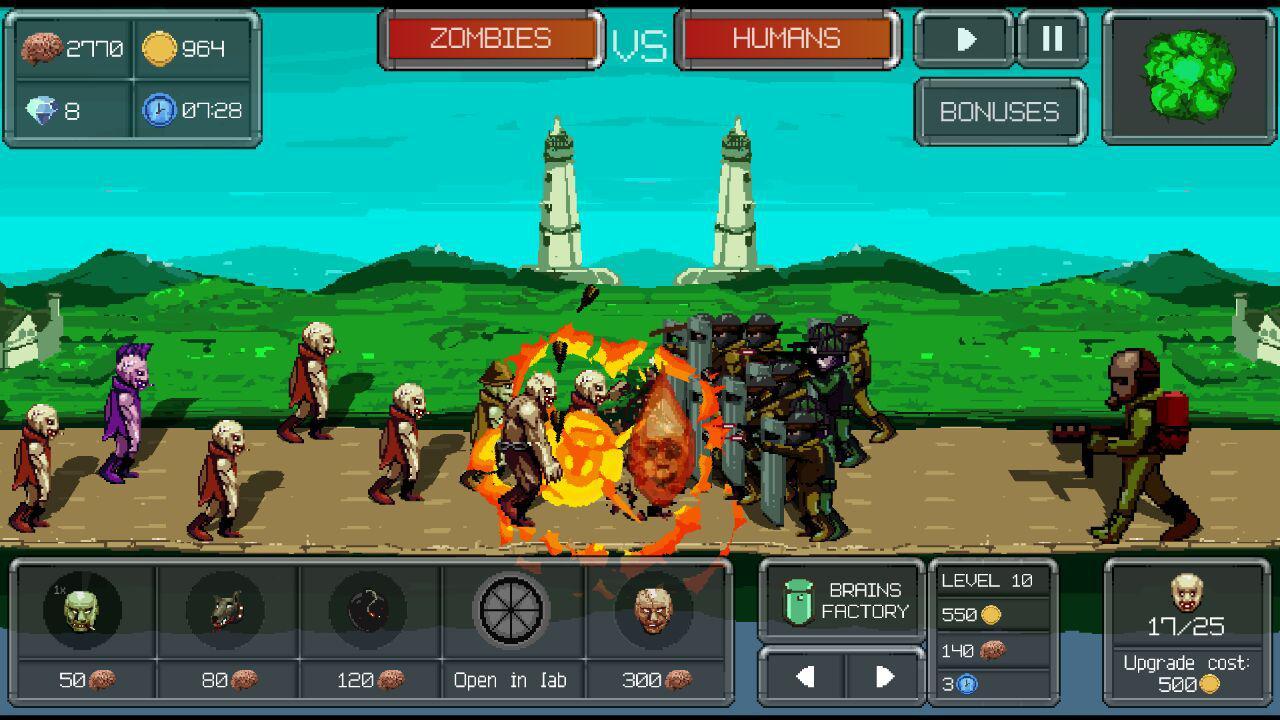Click the Brains Factory canister icon
Image resolution: width=1280 pixels, height=720 pixels.
(x=800, y=601)
